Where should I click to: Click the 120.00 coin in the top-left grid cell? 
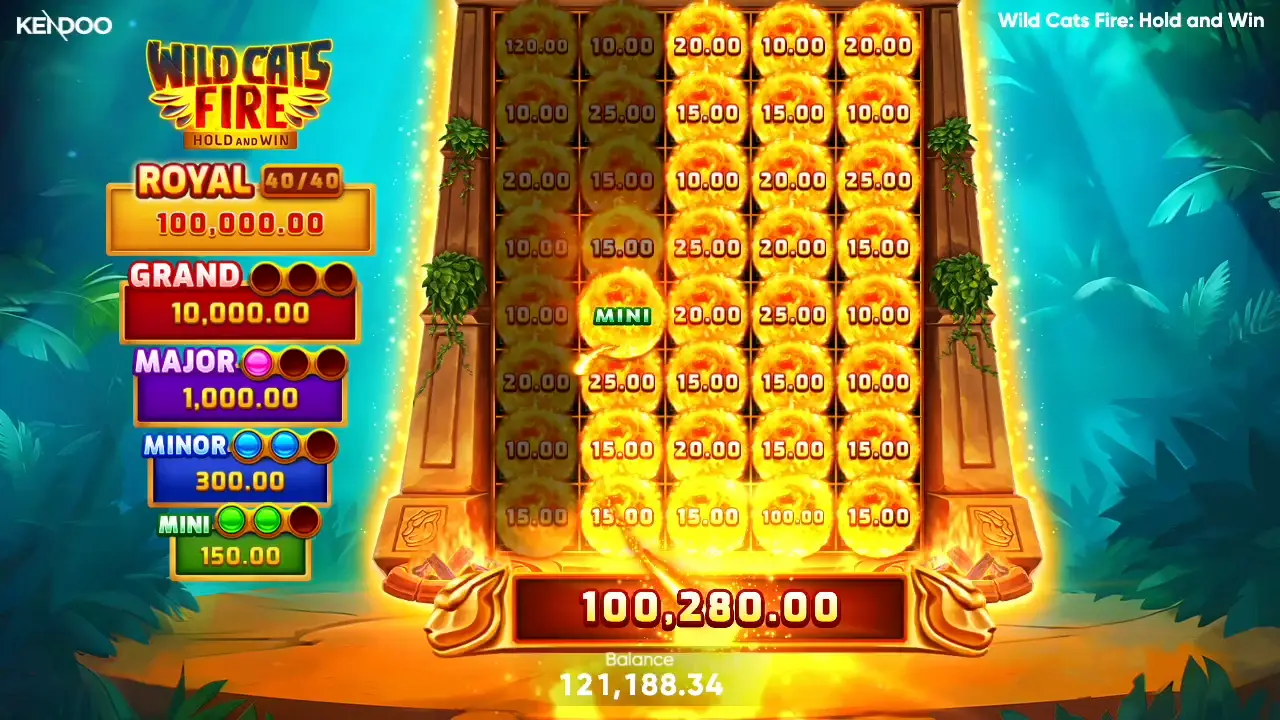(x=538, y=45)
